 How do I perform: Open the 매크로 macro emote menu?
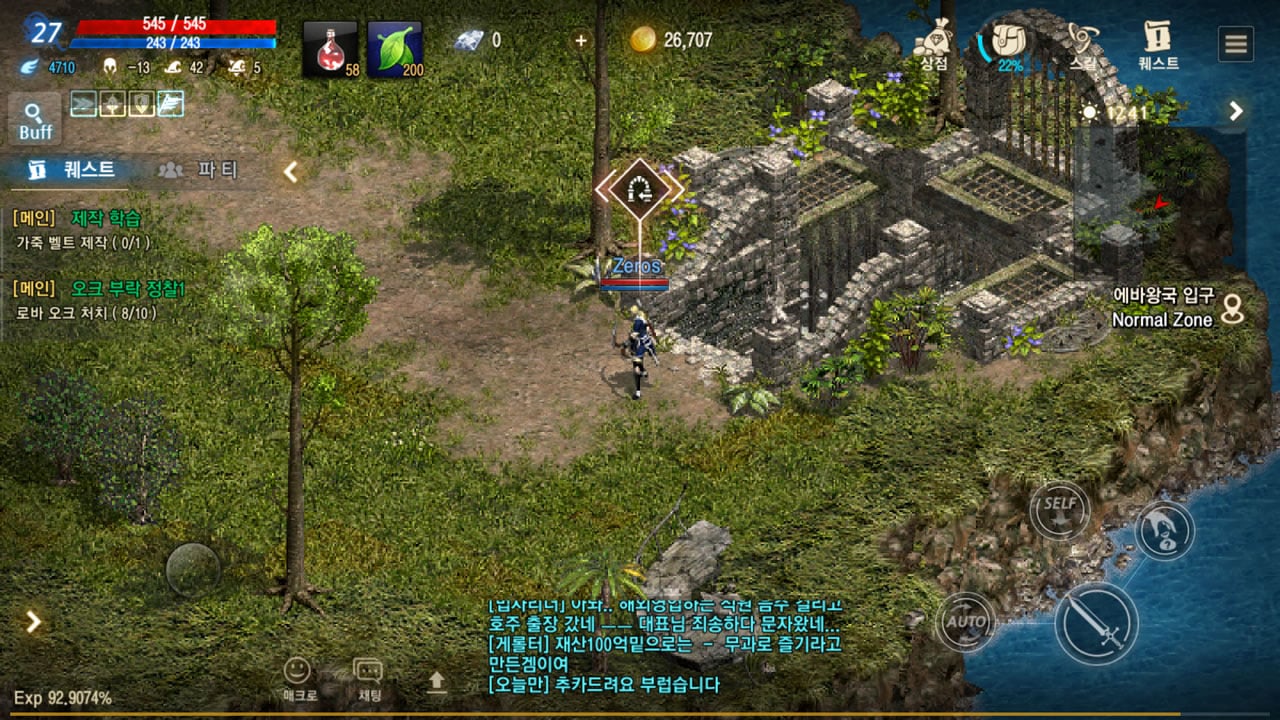[x=297, y=680]
